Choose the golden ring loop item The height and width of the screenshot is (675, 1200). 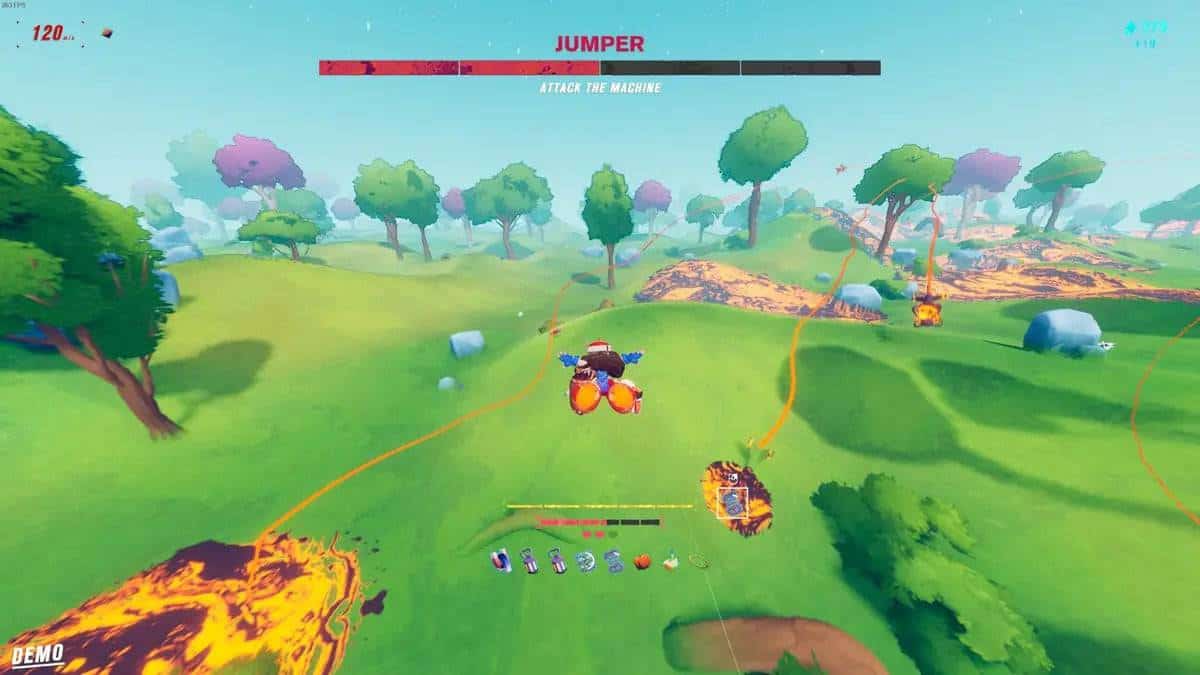[x=698, y=562]
